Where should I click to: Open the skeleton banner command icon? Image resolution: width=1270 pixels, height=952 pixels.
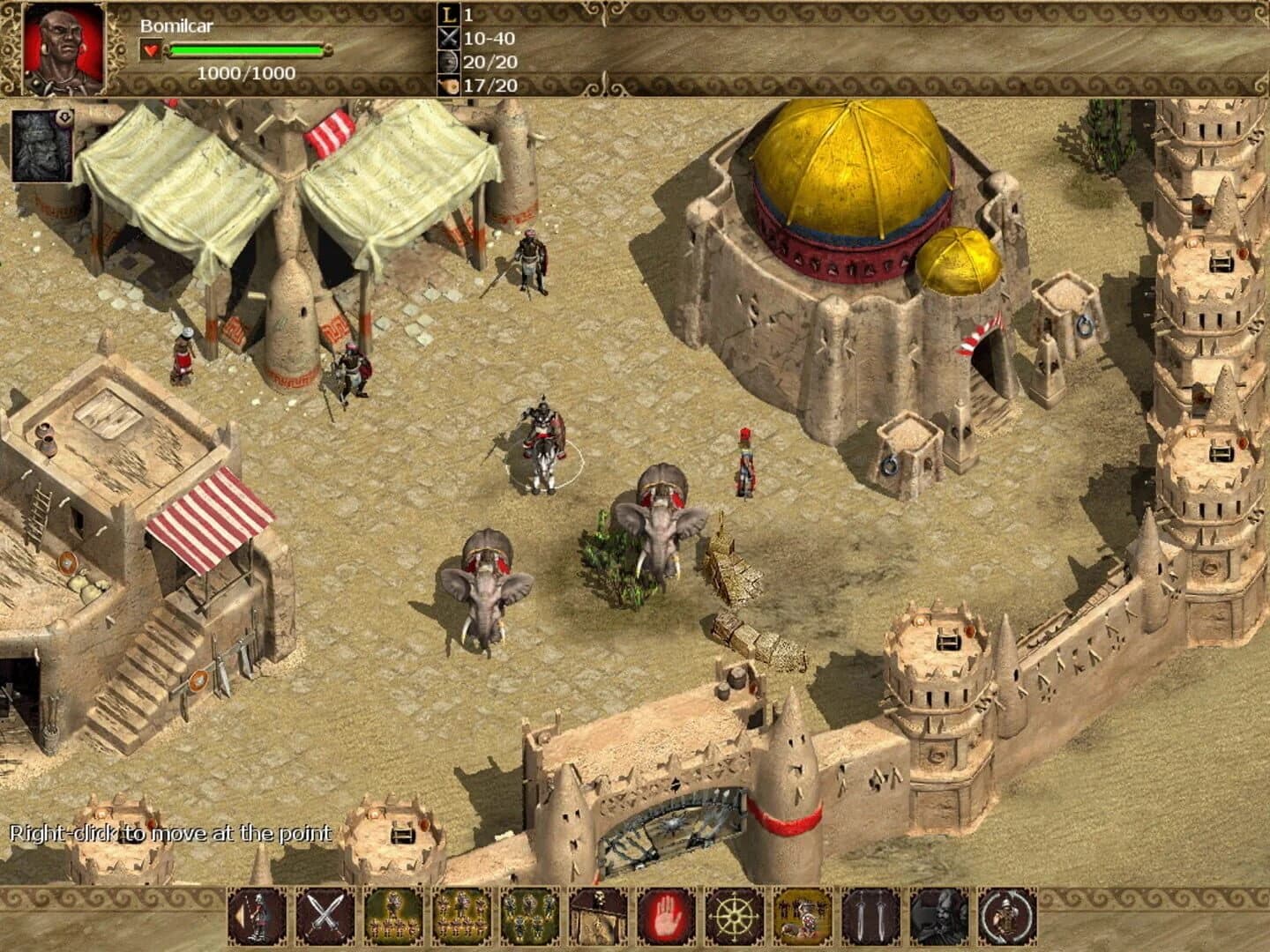[599, 921]
